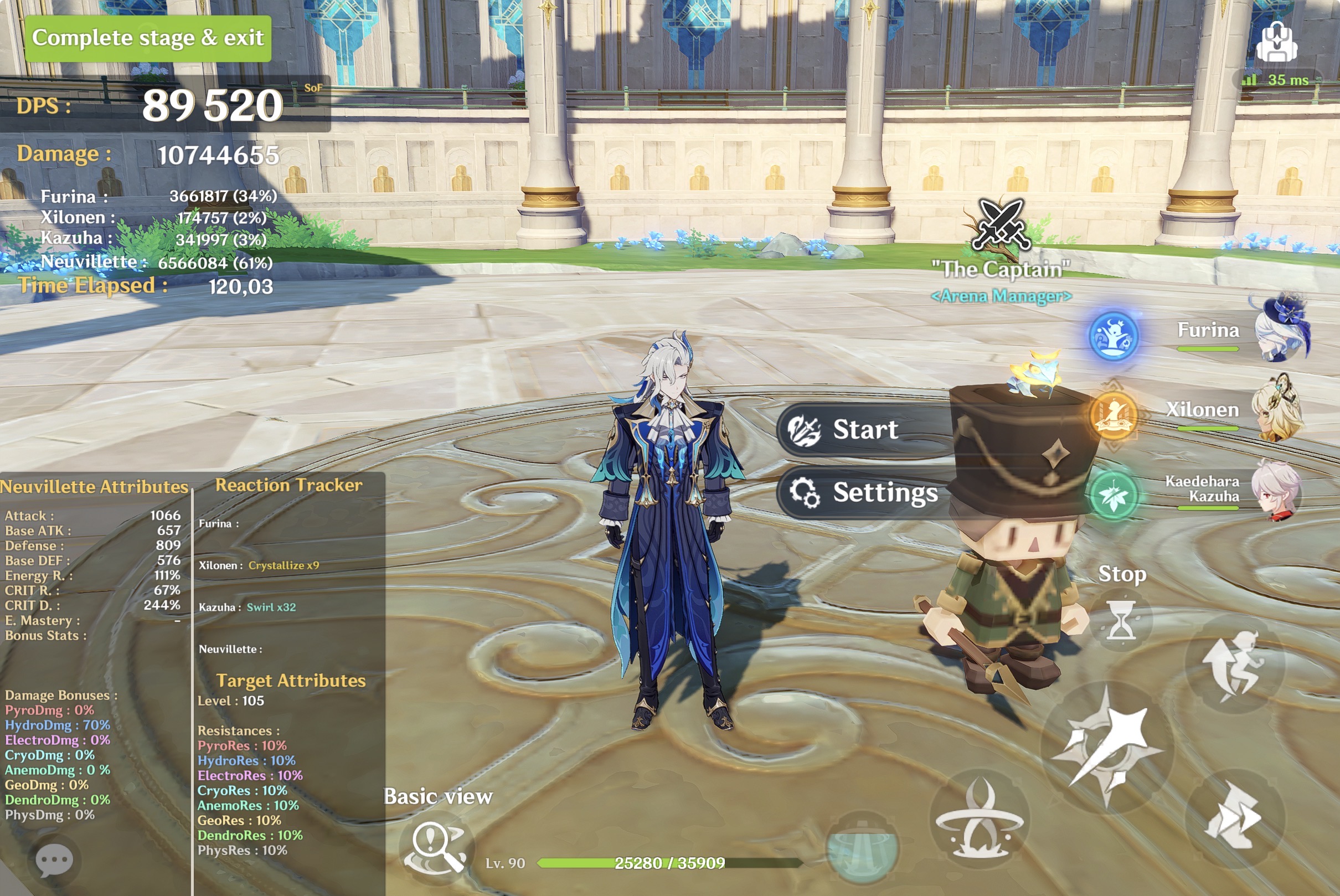
Task: Activate the normal attack button
Action: (1107, 746)
